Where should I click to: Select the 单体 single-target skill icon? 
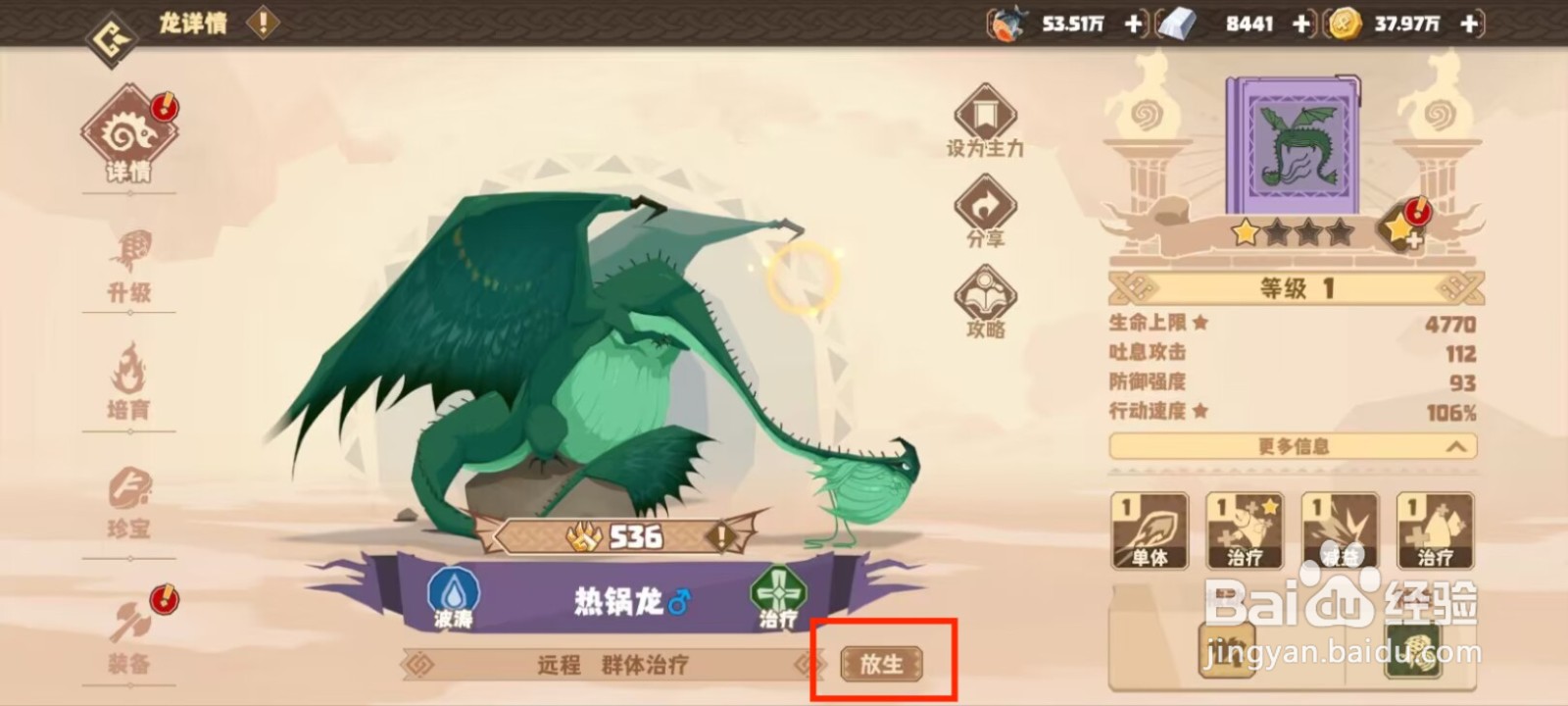pyautogui.click(x=1150, y=529)
